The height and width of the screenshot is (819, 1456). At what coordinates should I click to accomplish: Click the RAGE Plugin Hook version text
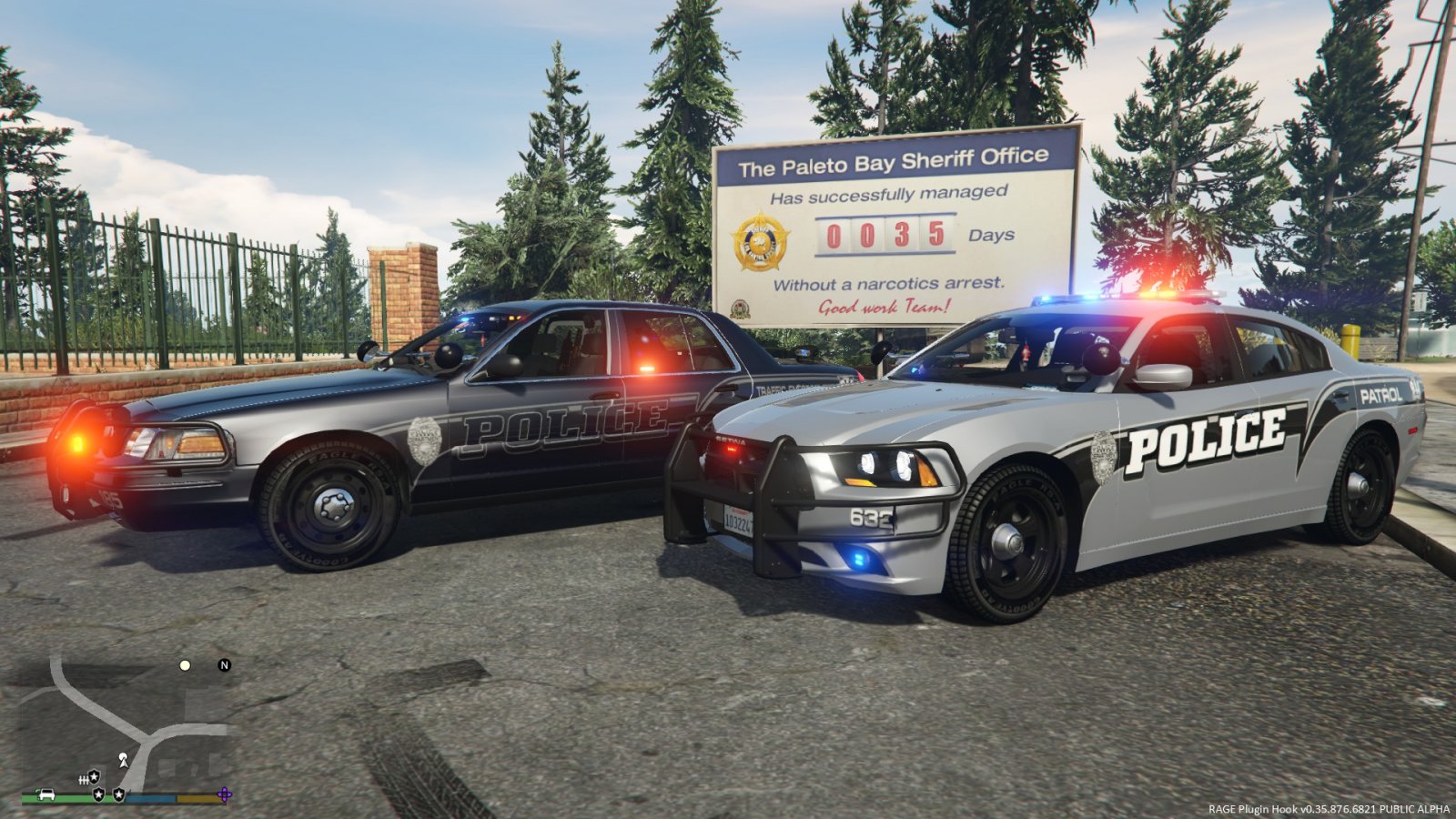pyautogui.click(x=1324, y=807)
